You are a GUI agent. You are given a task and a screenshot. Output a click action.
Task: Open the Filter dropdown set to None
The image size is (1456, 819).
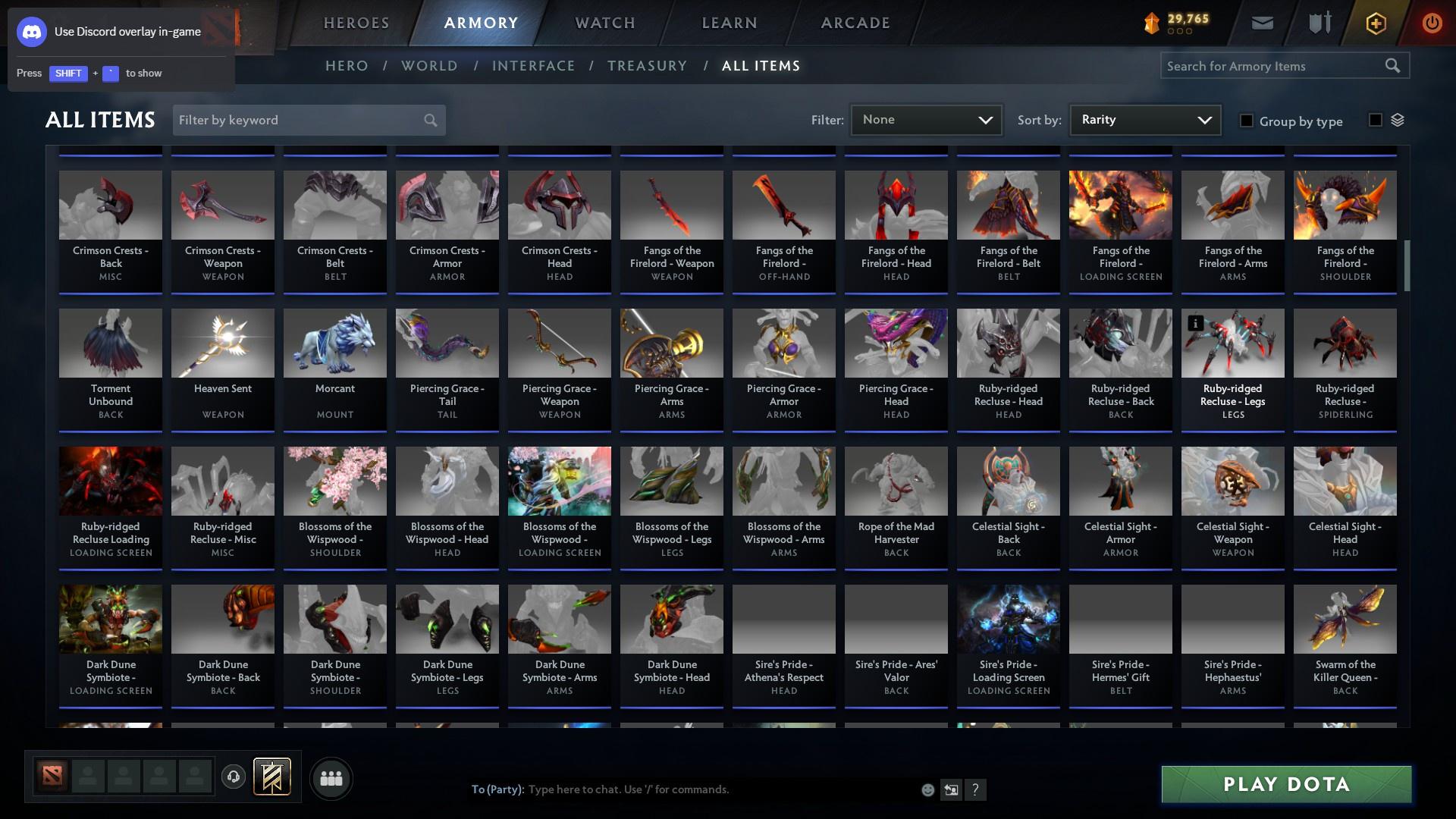pos(926,119)
